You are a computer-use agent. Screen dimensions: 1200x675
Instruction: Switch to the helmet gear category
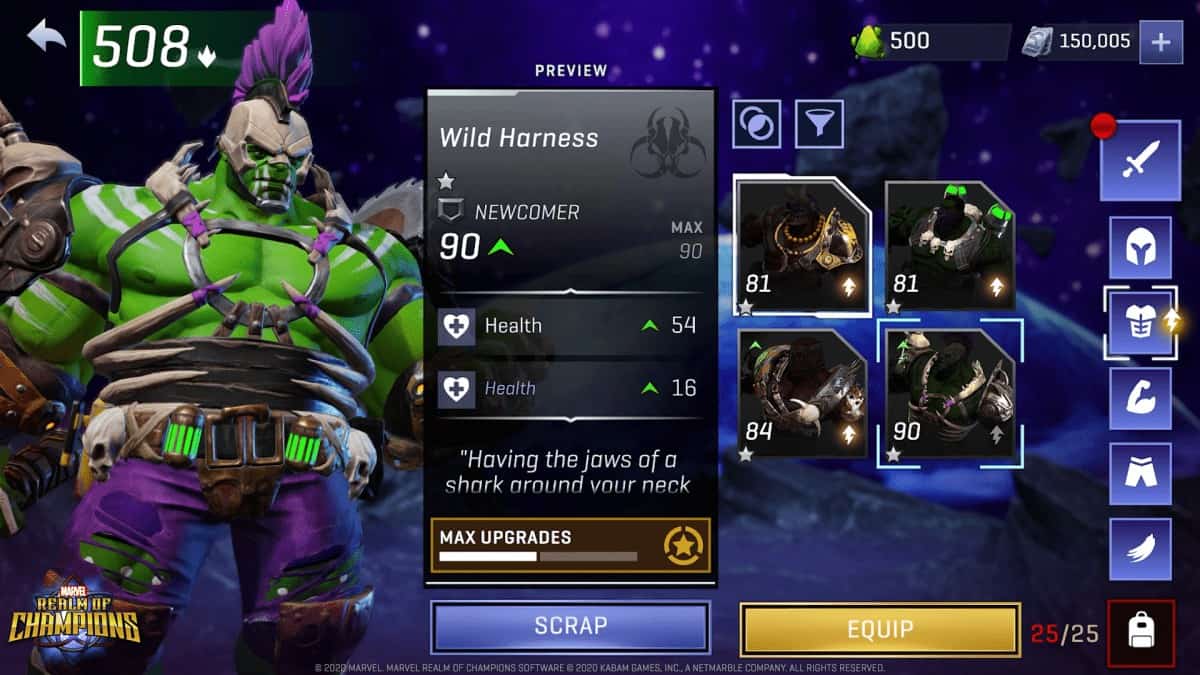coord(1140,247)
